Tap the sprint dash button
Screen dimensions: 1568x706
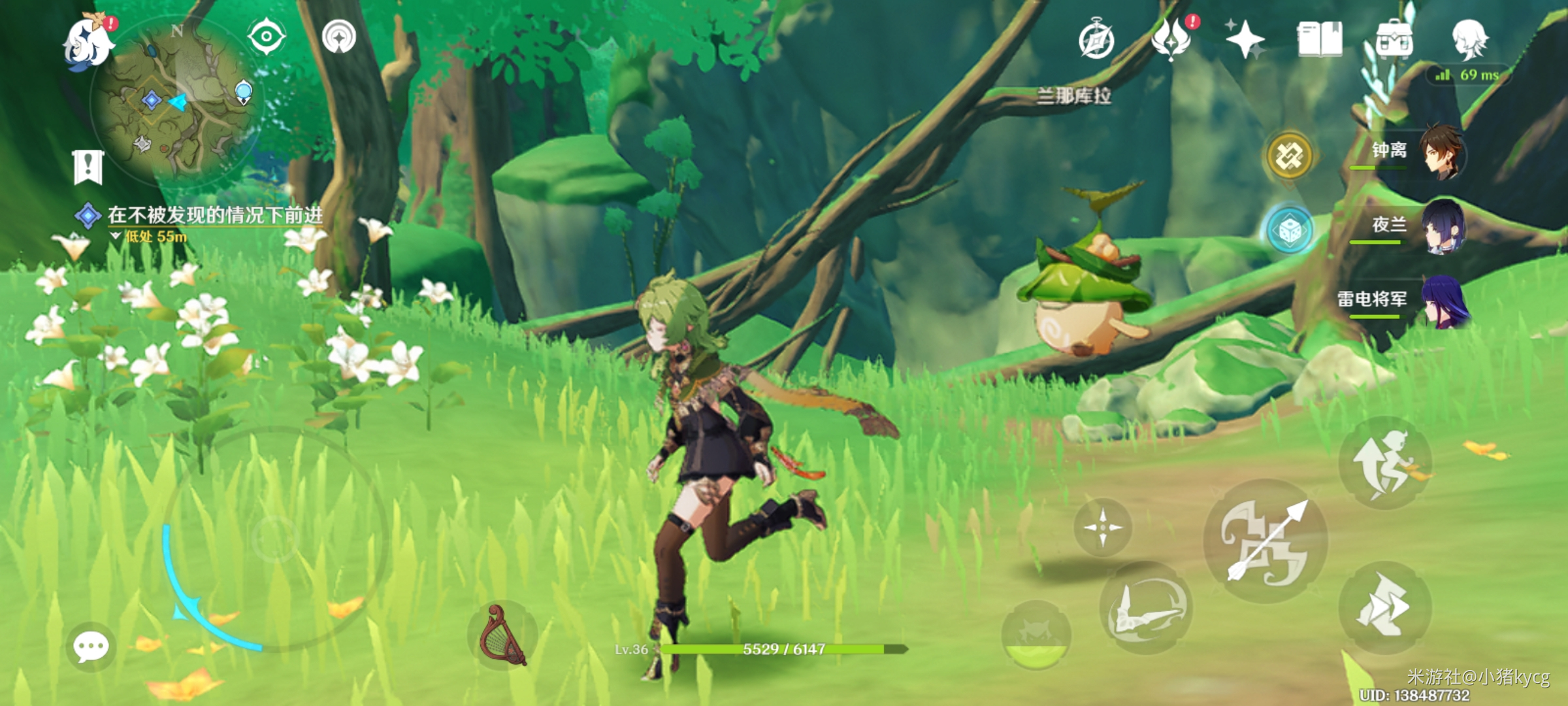[1385, 608]
